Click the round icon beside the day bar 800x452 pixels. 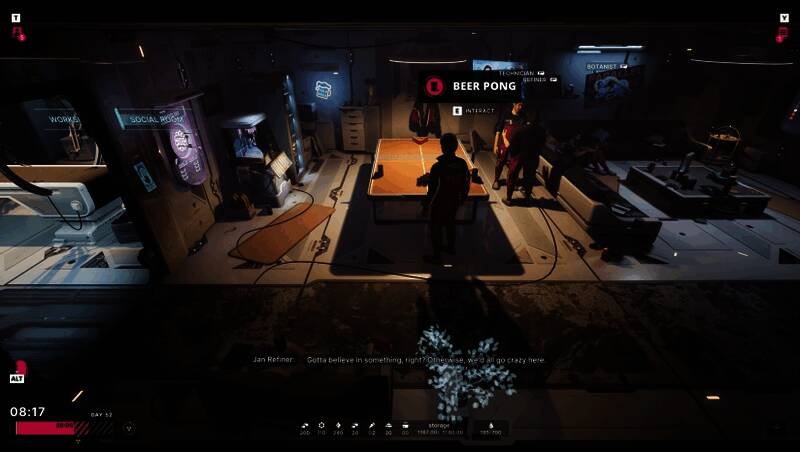coord(129,428)
